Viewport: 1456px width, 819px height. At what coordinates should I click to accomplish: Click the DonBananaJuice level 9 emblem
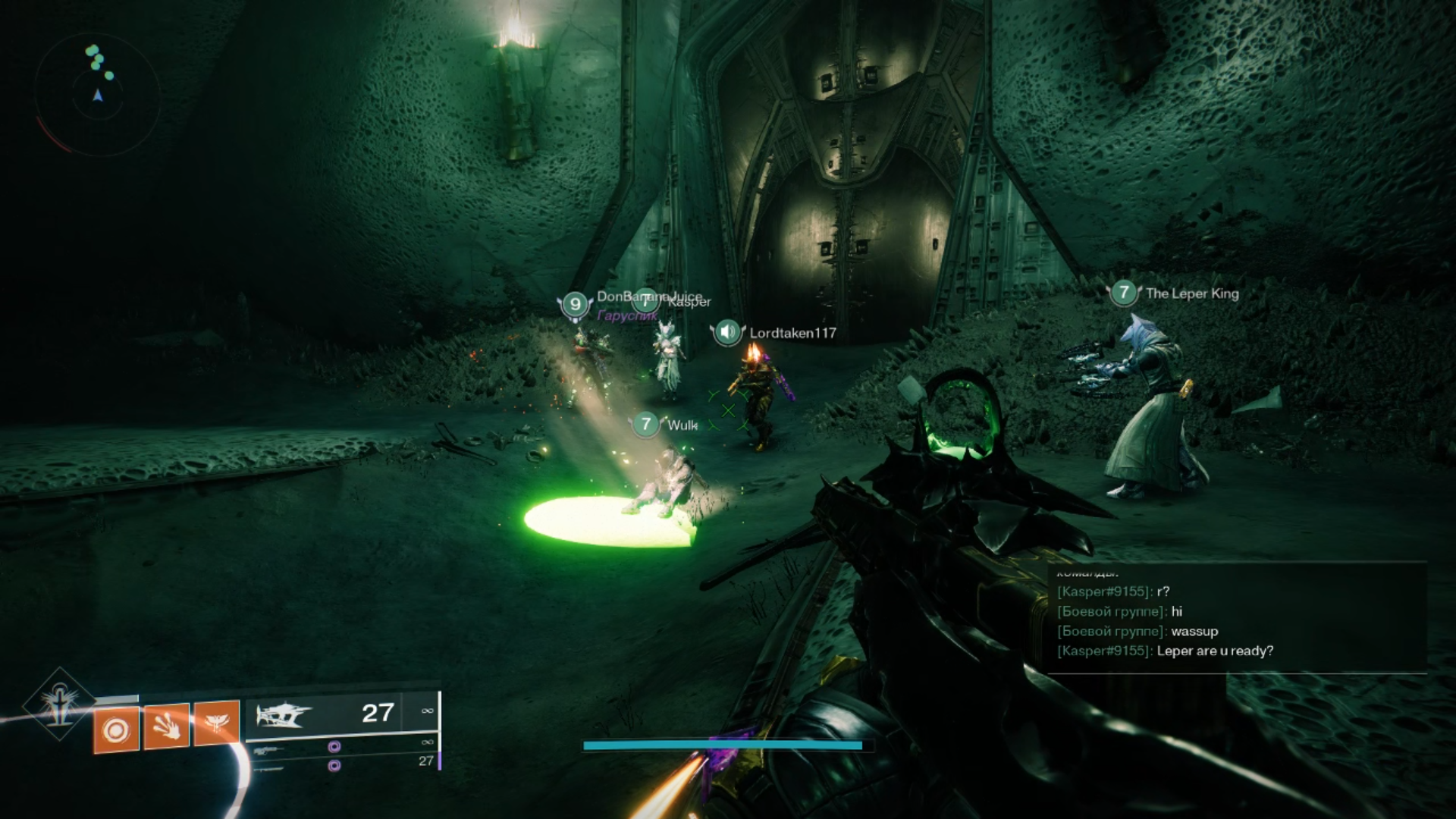pyautogui.click(x=576, y=304)
